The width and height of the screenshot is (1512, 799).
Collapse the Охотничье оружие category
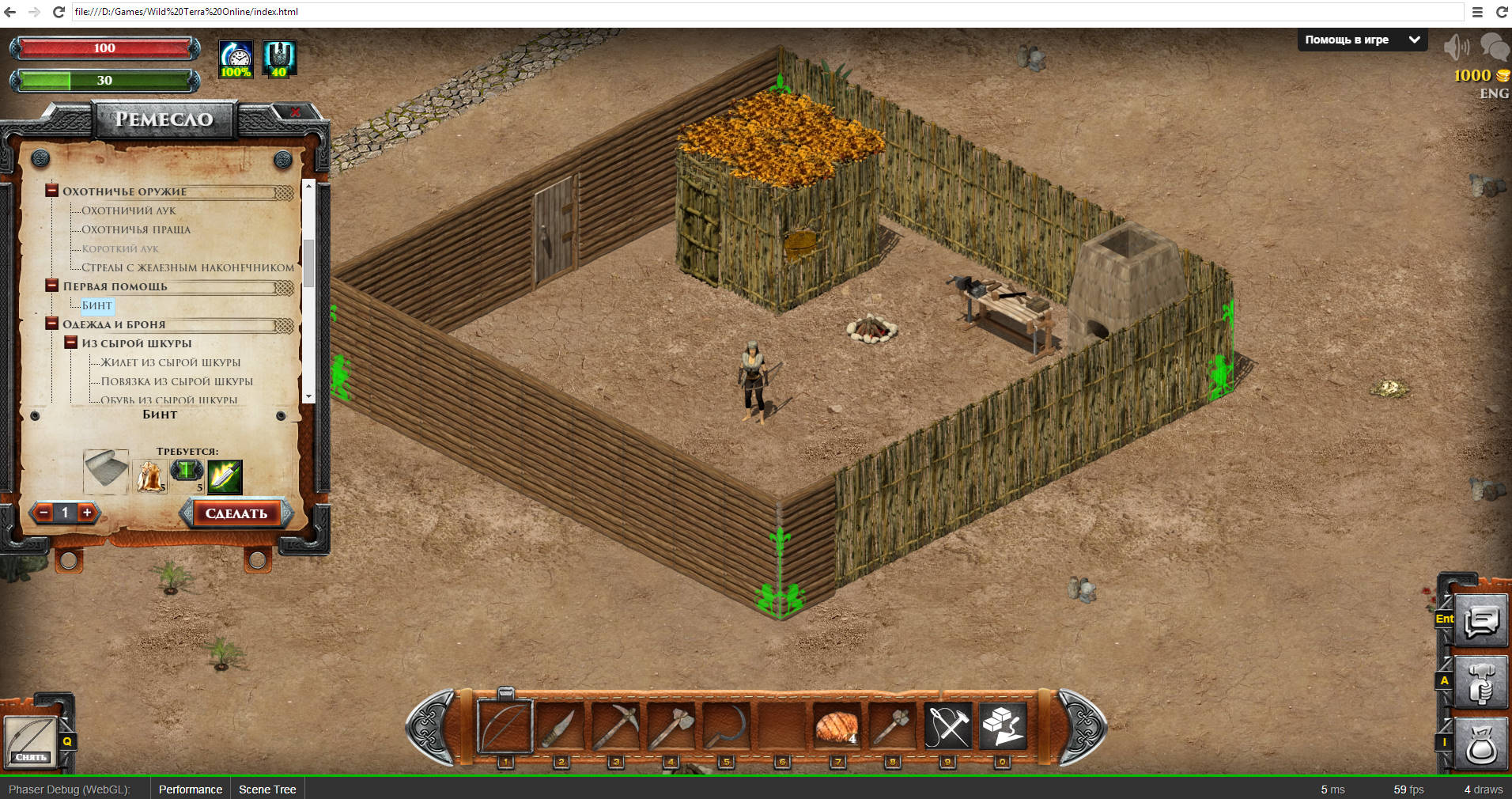pos(52,191)
